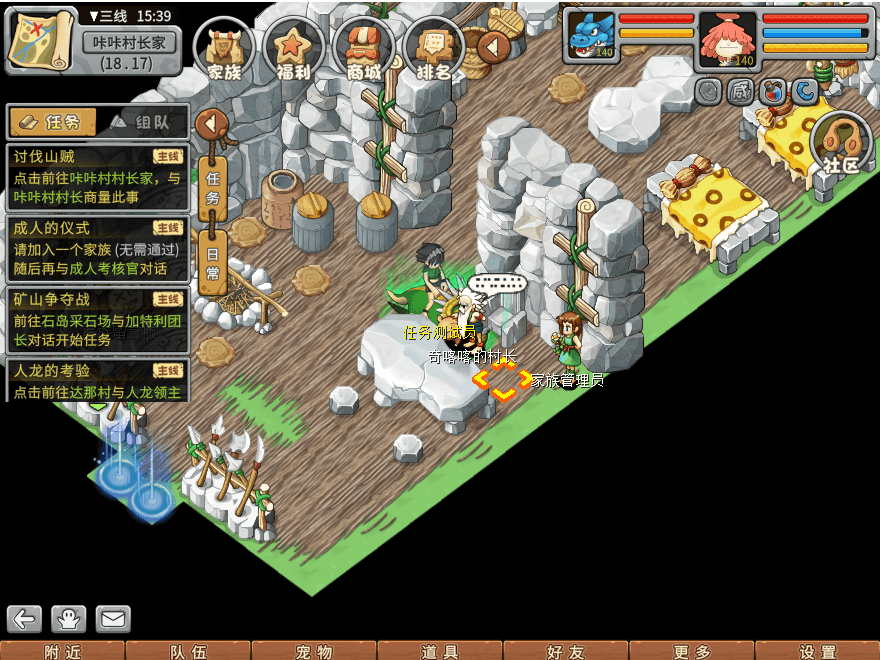Select the 任务 (Quest) tab

pos(53,122)
